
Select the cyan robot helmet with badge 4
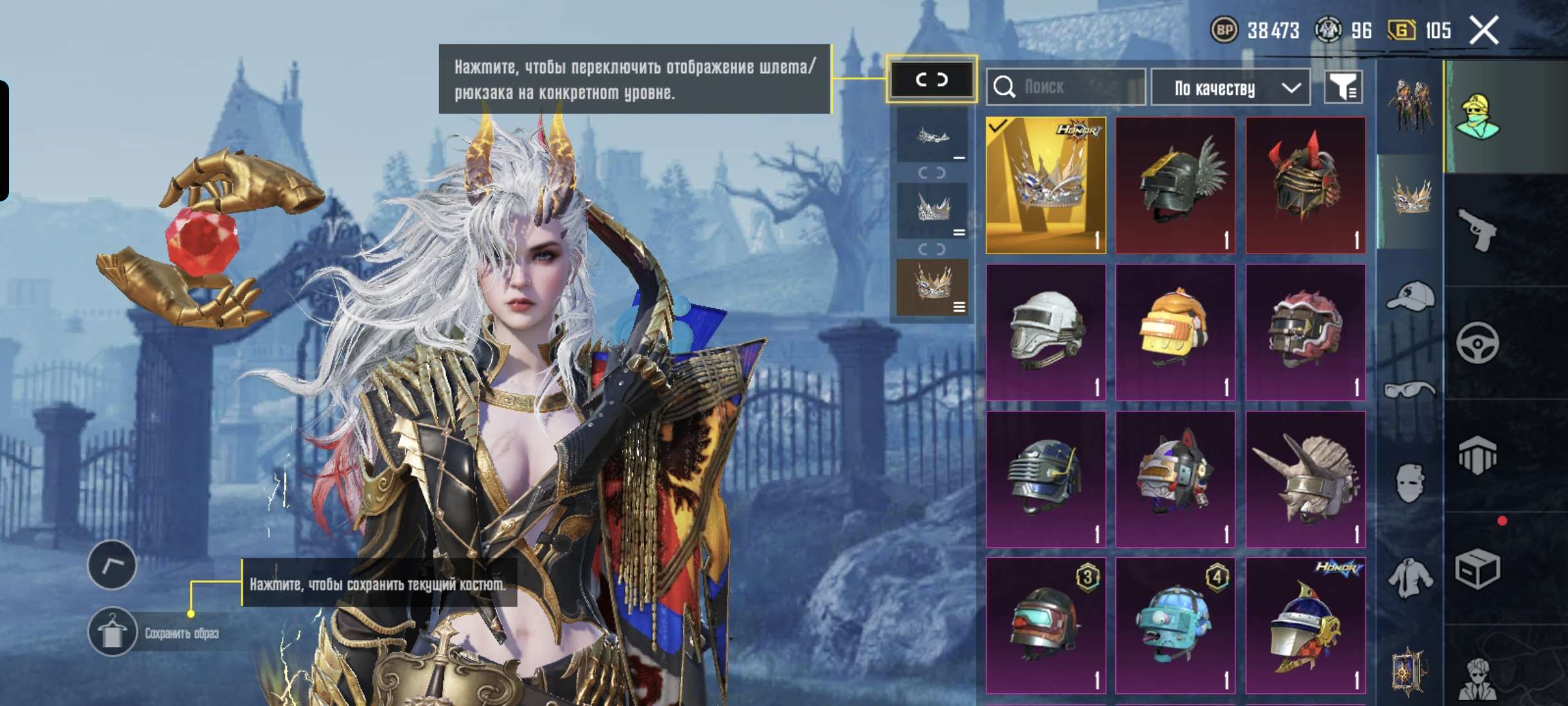click(x=1175, y=626)
